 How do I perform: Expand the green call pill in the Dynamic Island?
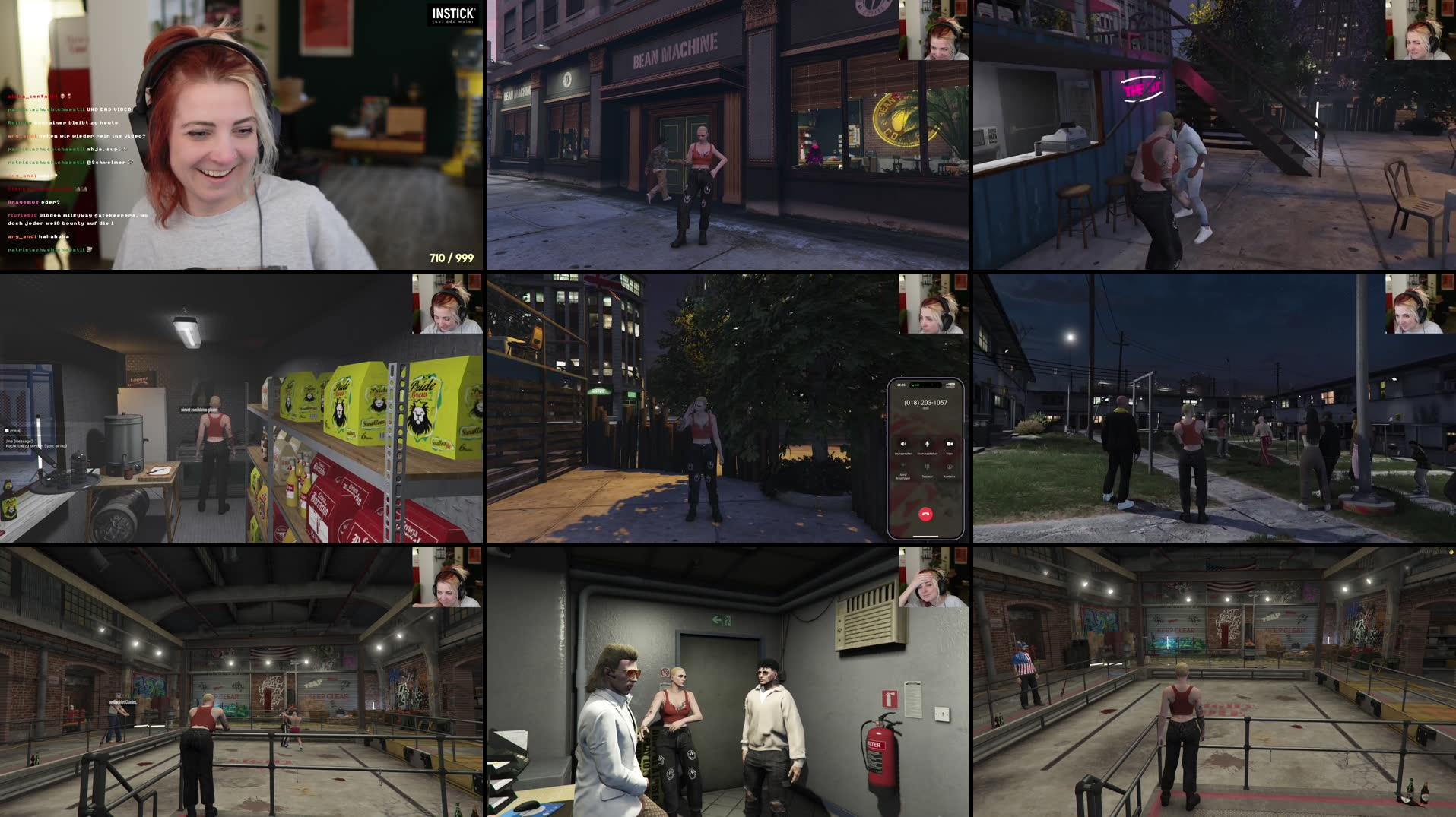(915, 385)
